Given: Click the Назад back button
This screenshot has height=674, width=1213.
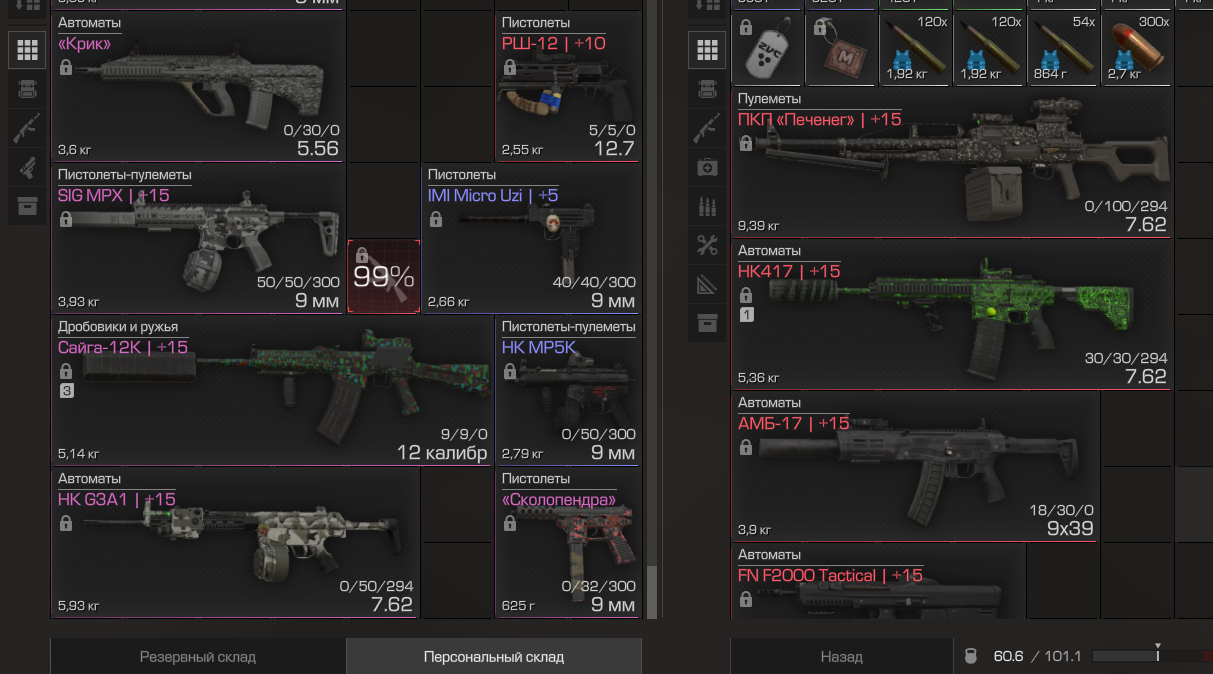Looking at the screenshot, I should point(841,657).
